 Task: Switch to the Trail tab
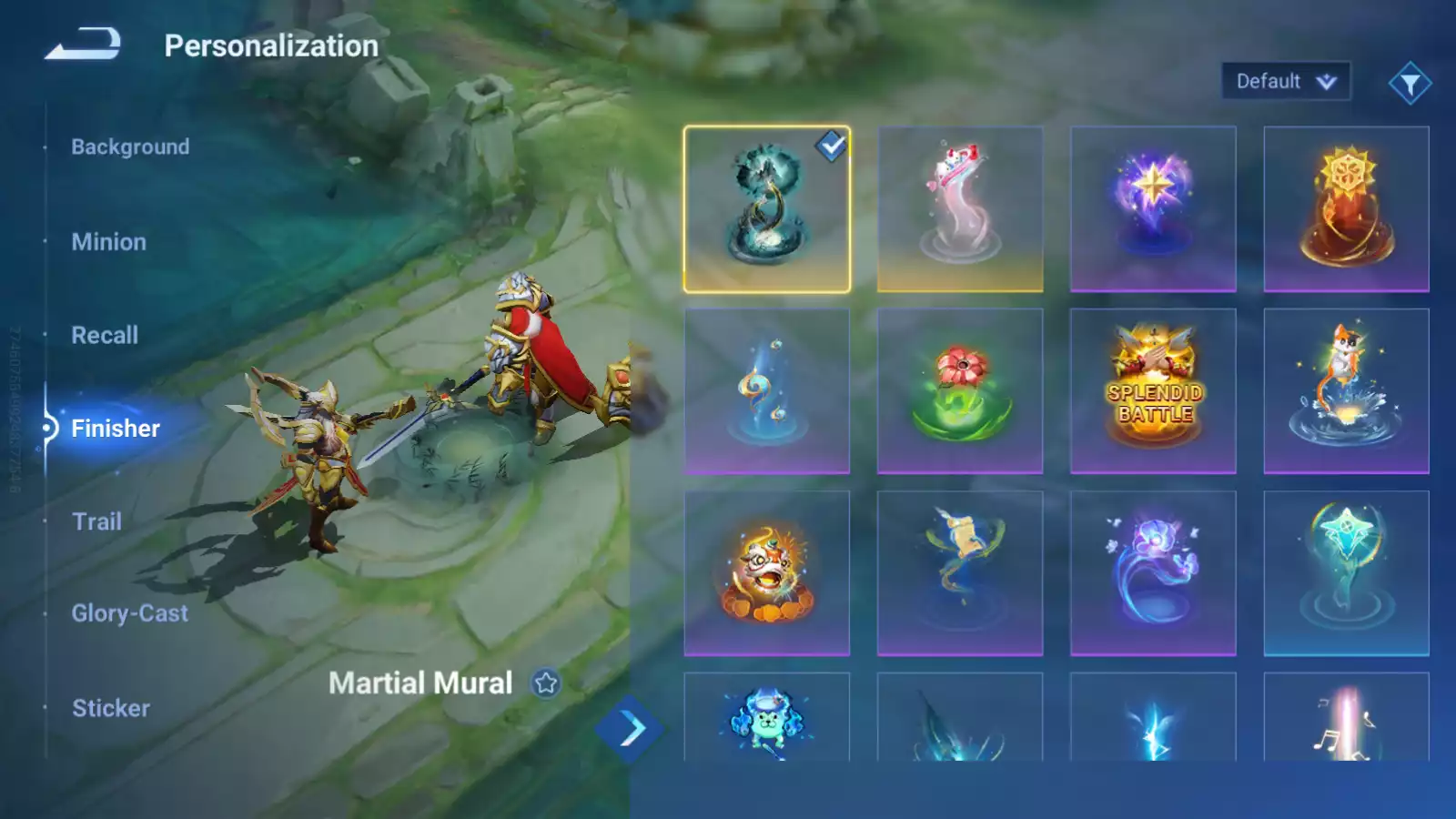click(96, 521)
